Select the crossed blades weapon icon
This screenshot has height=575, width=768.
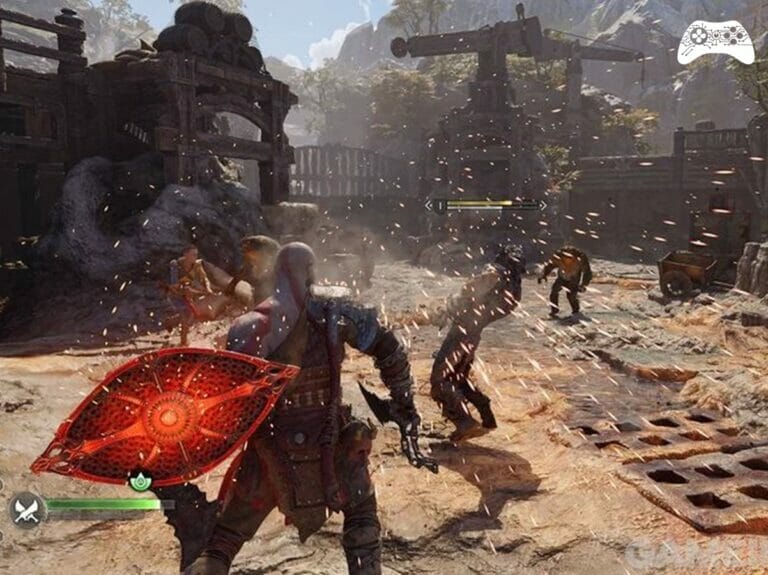coord(27,510)
